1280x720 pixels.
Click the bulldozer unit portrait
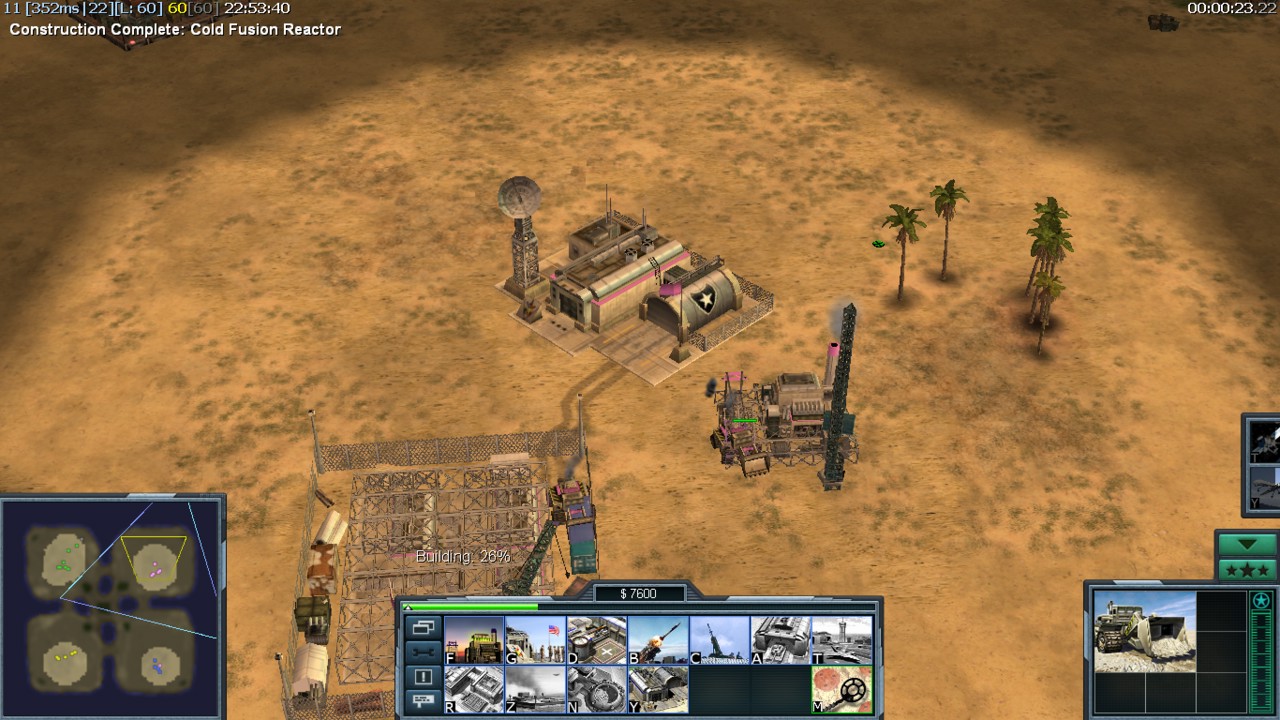[x=1144, y=631]
